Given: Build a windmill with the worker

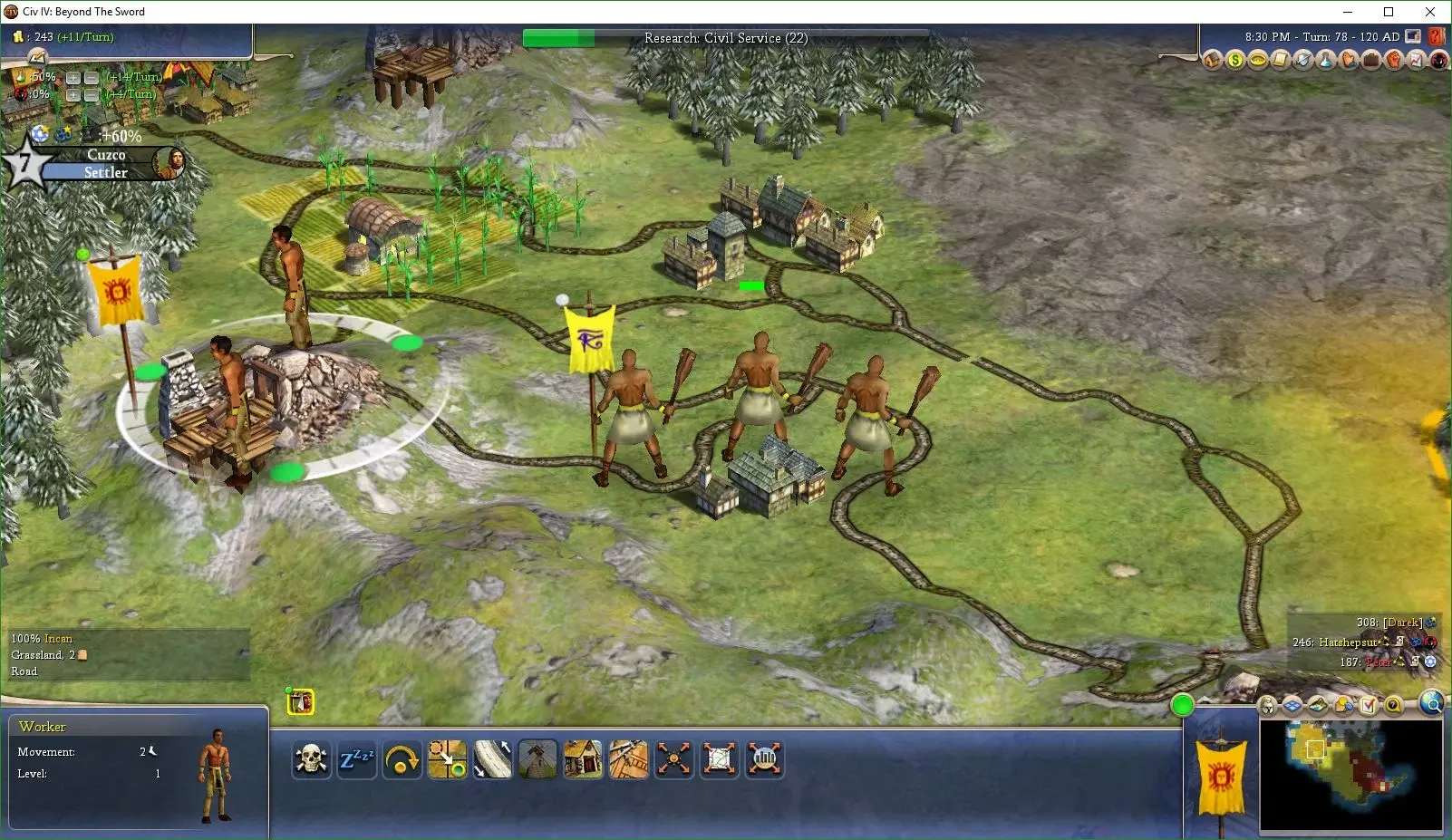Looking at the screenshot, I should [x=537, y=759].
